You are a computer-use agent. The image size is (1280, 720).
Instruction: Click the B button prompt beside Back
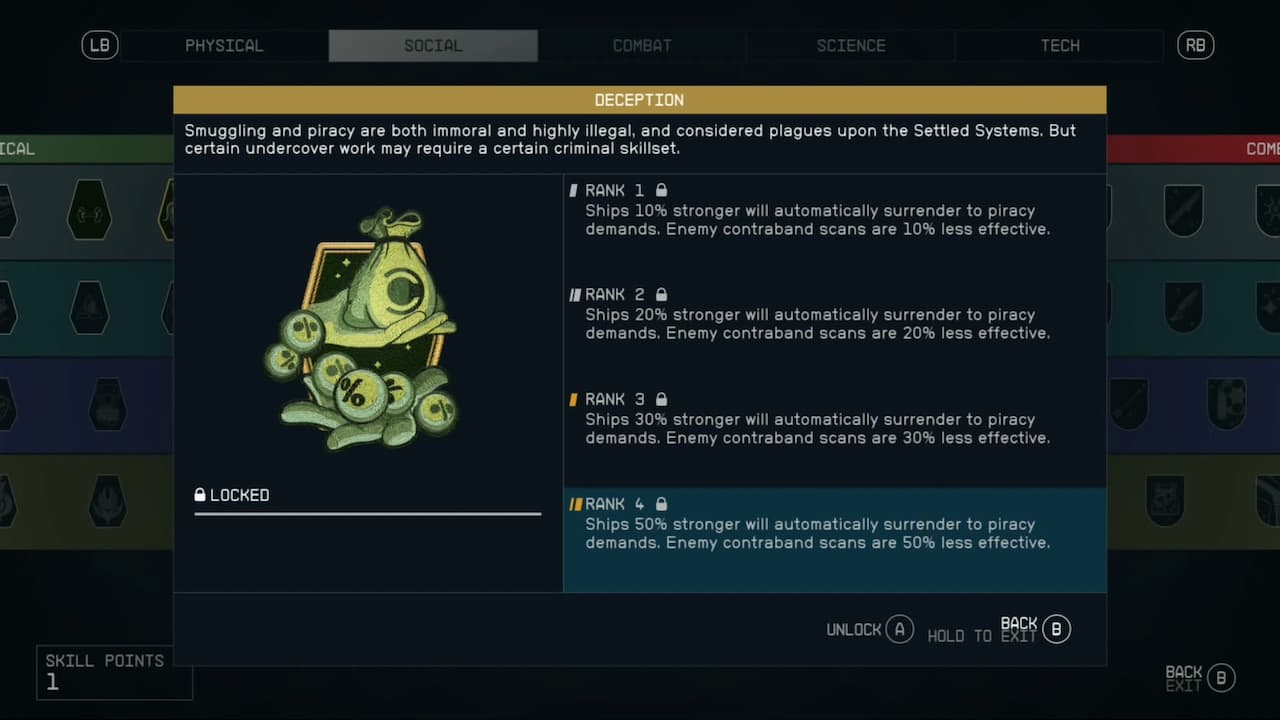(1056, 629)
